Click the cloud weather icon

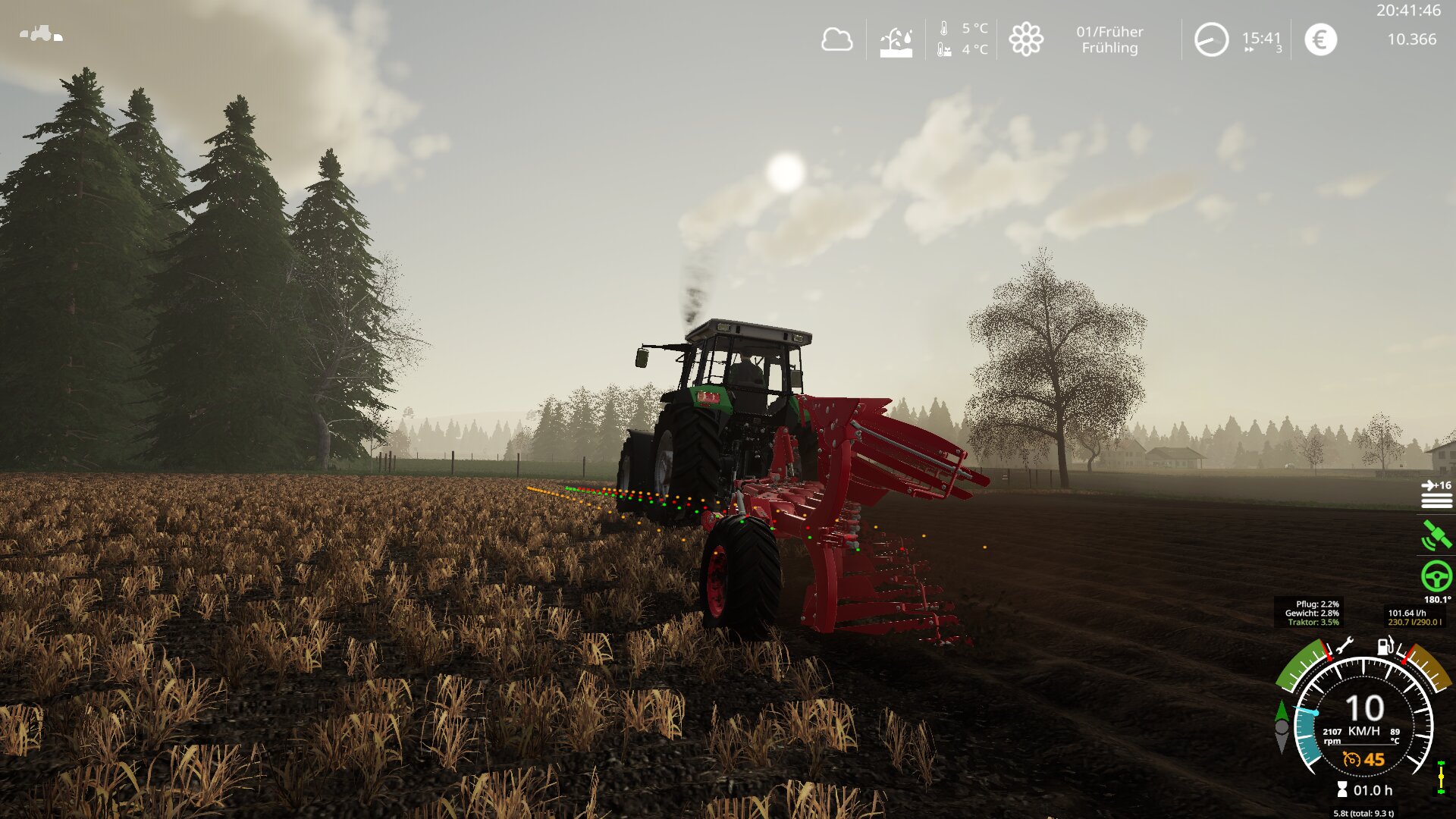click(x=836, y=39)
